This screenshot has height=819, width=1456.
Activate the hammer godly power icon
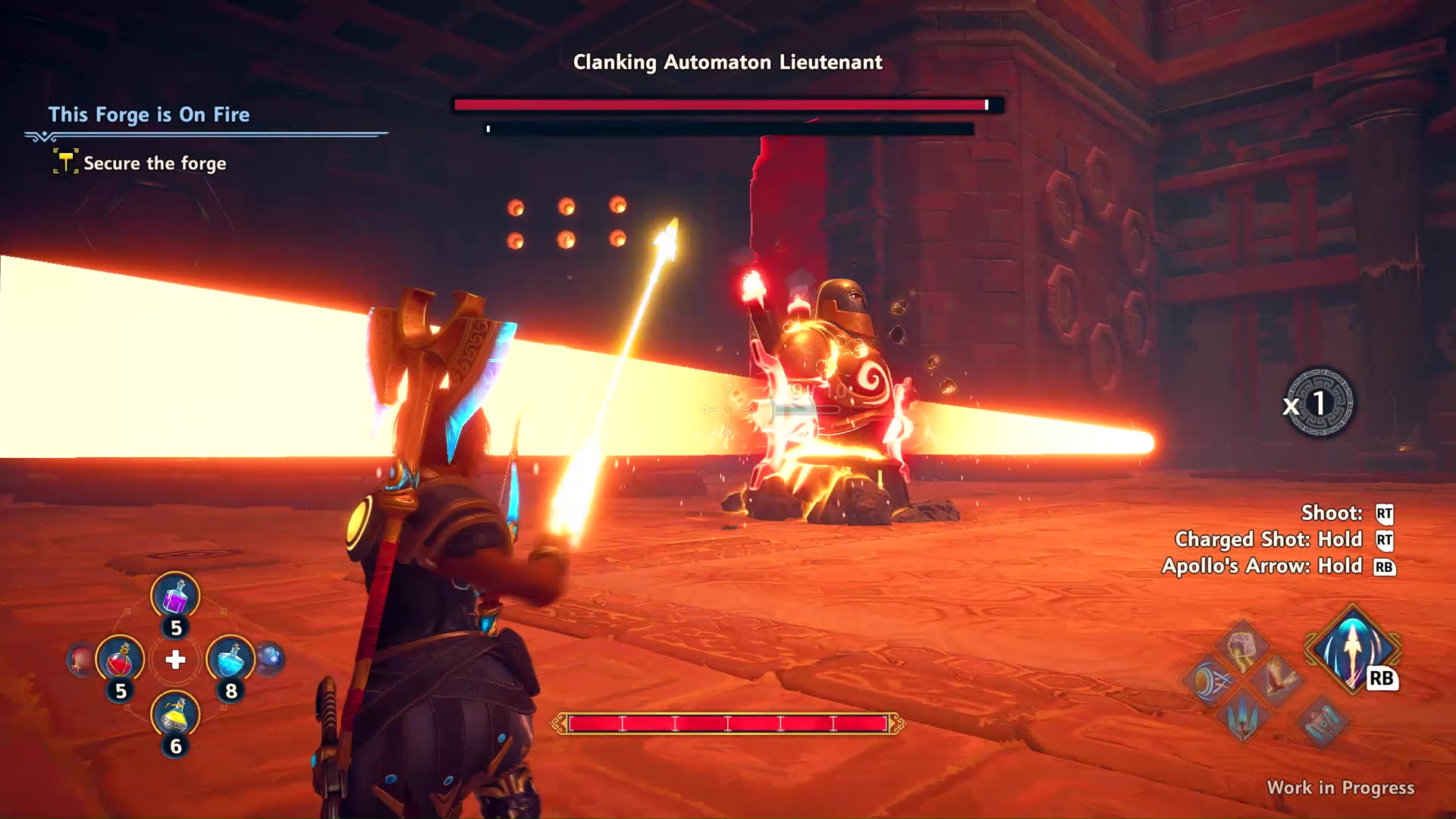(1241, 647)
